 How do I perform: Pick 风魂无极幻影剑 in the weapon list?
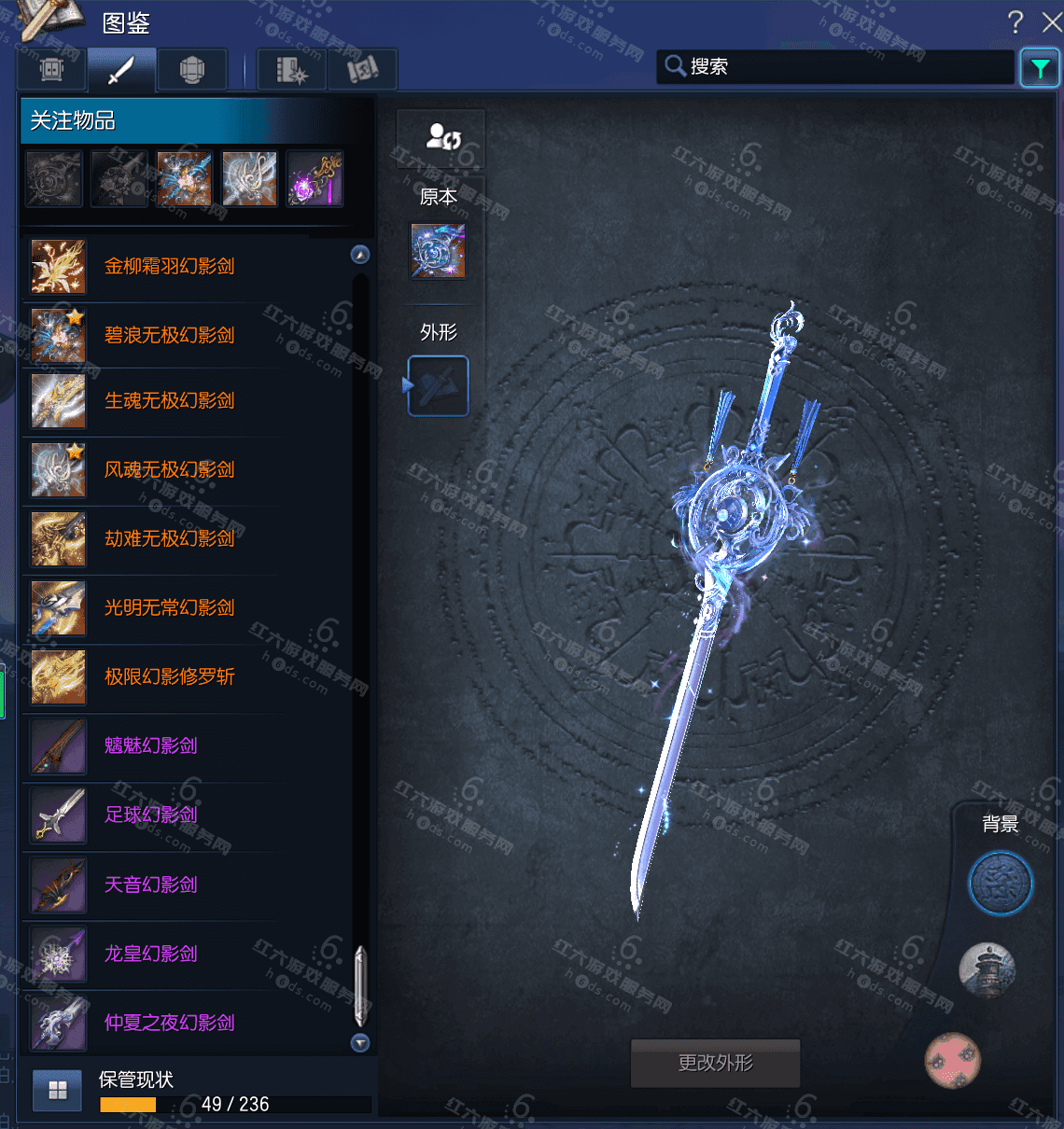[169, 470]
